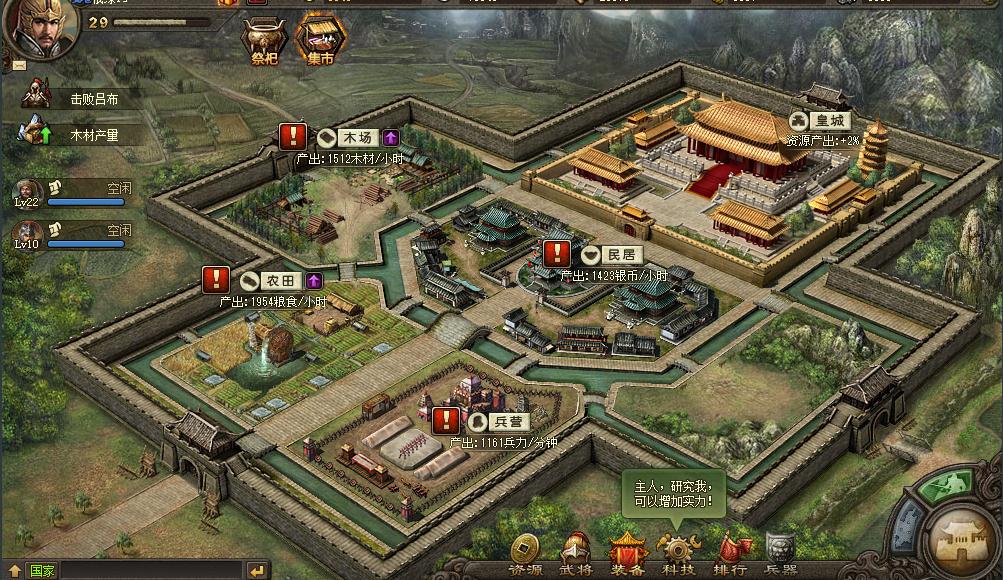Open the 科技 technology menu
Image resolution: width=1003 pixels, height=580 pixels.
[679, 553]
